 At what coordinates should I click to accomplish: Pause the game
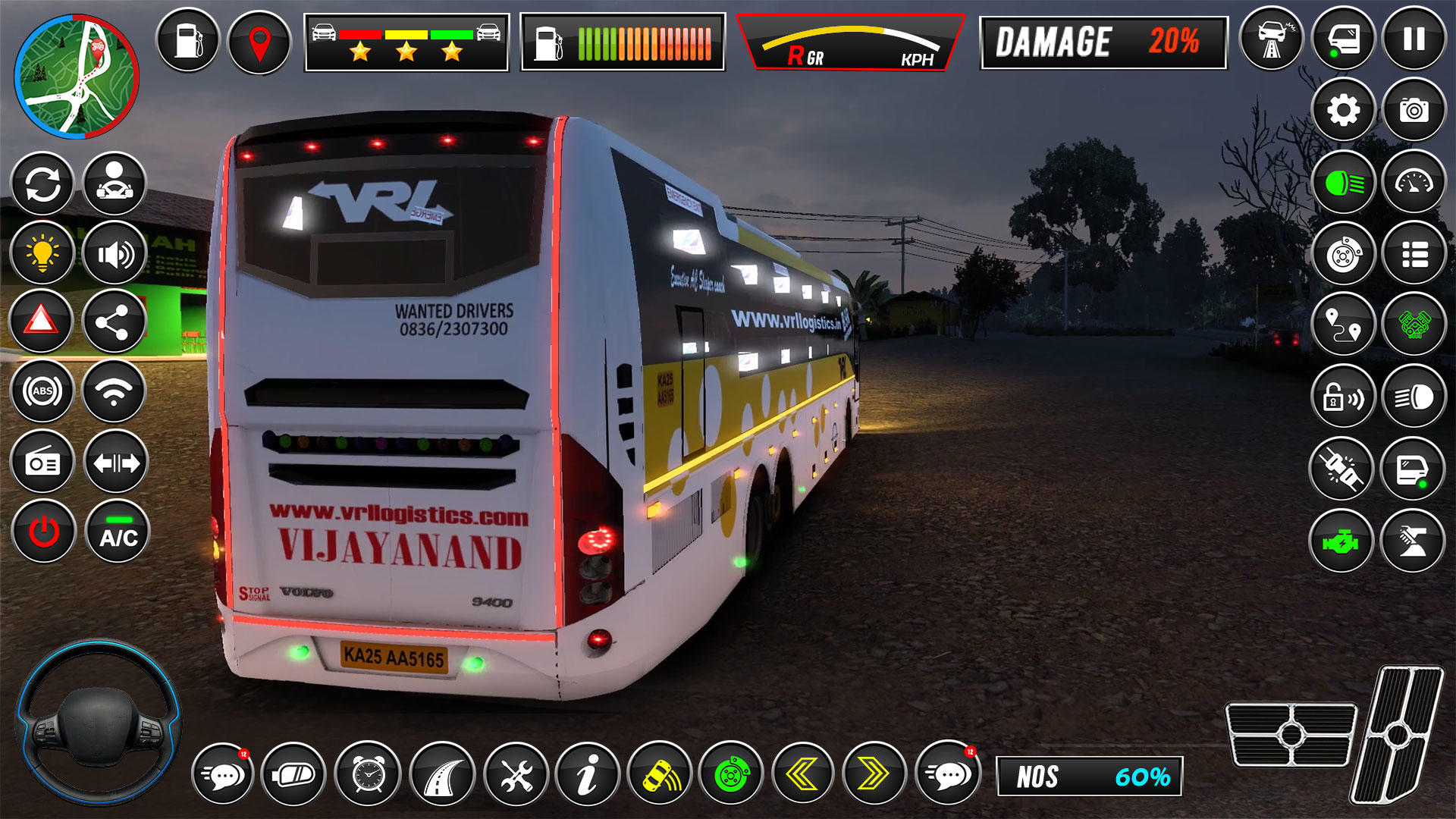point(1414,39)
